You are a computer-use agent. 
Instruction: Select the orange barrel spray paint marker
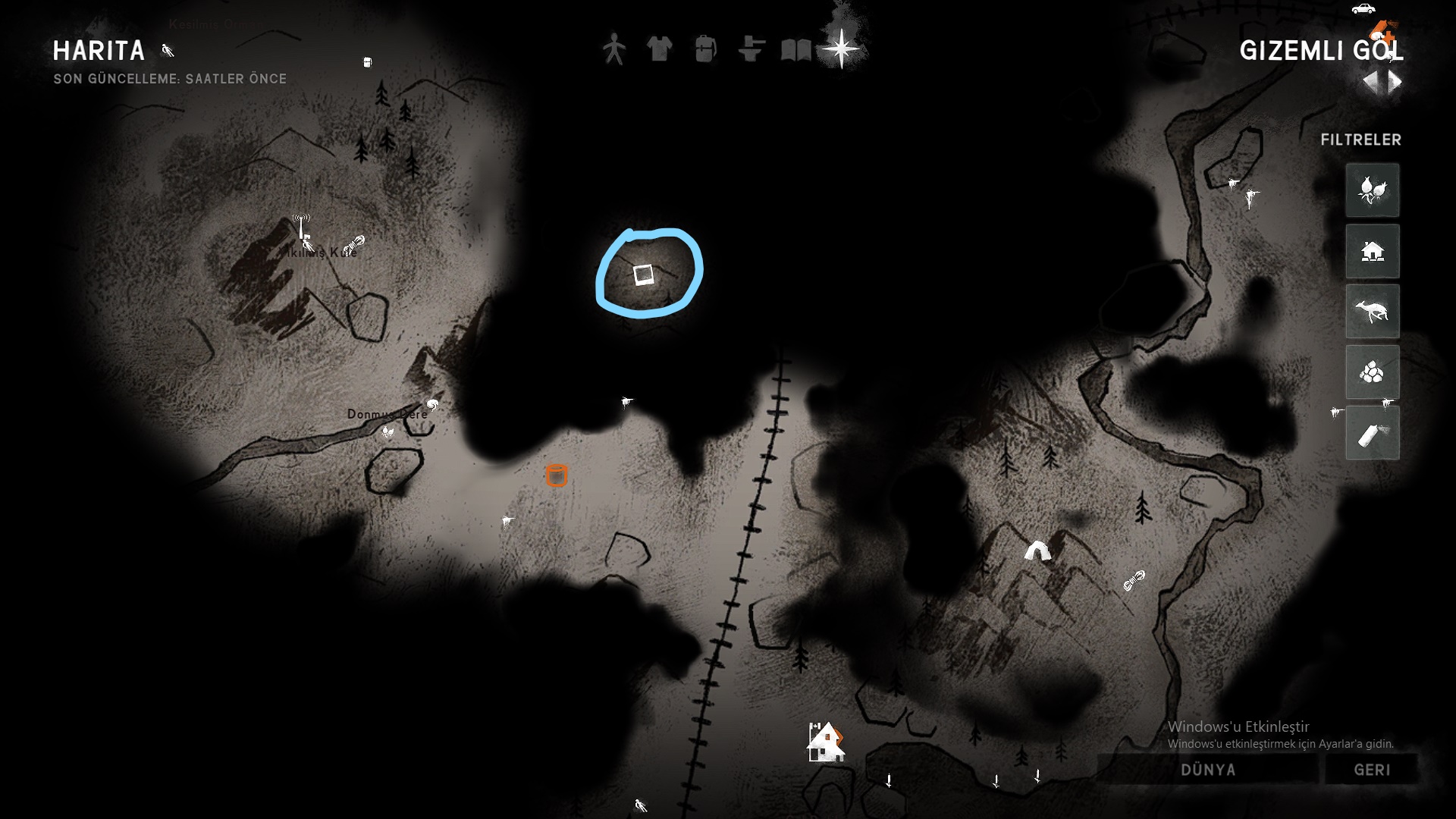point(557,475)
